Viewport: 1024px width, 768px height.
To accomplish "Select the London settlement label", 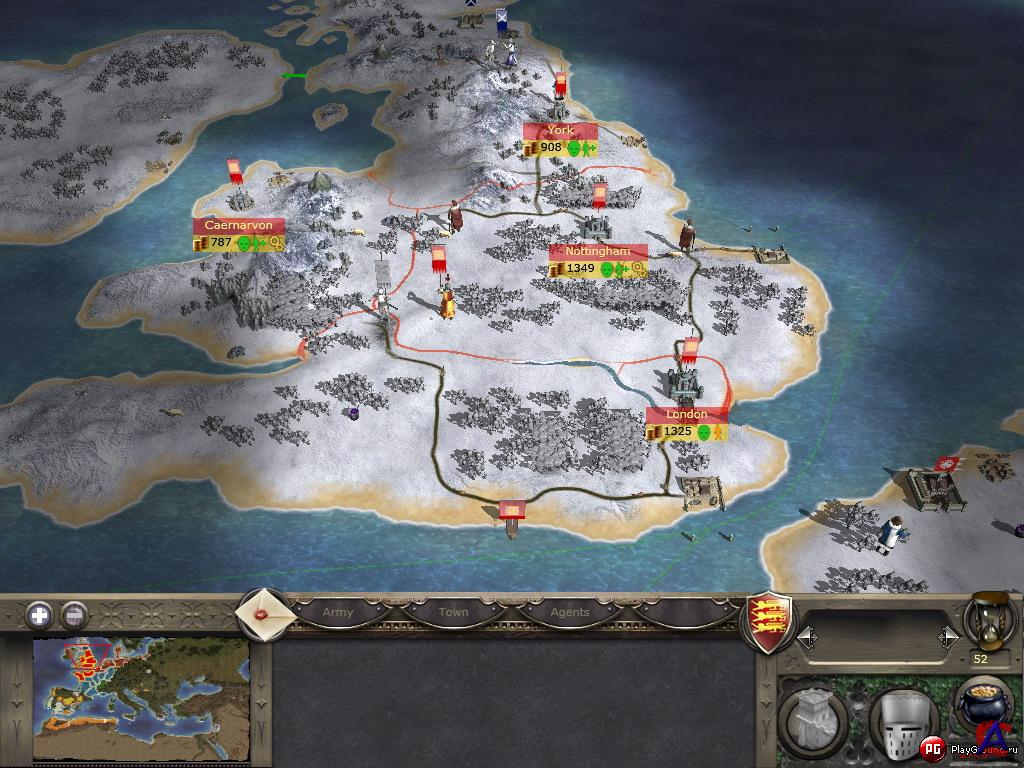I will [686, 414].
